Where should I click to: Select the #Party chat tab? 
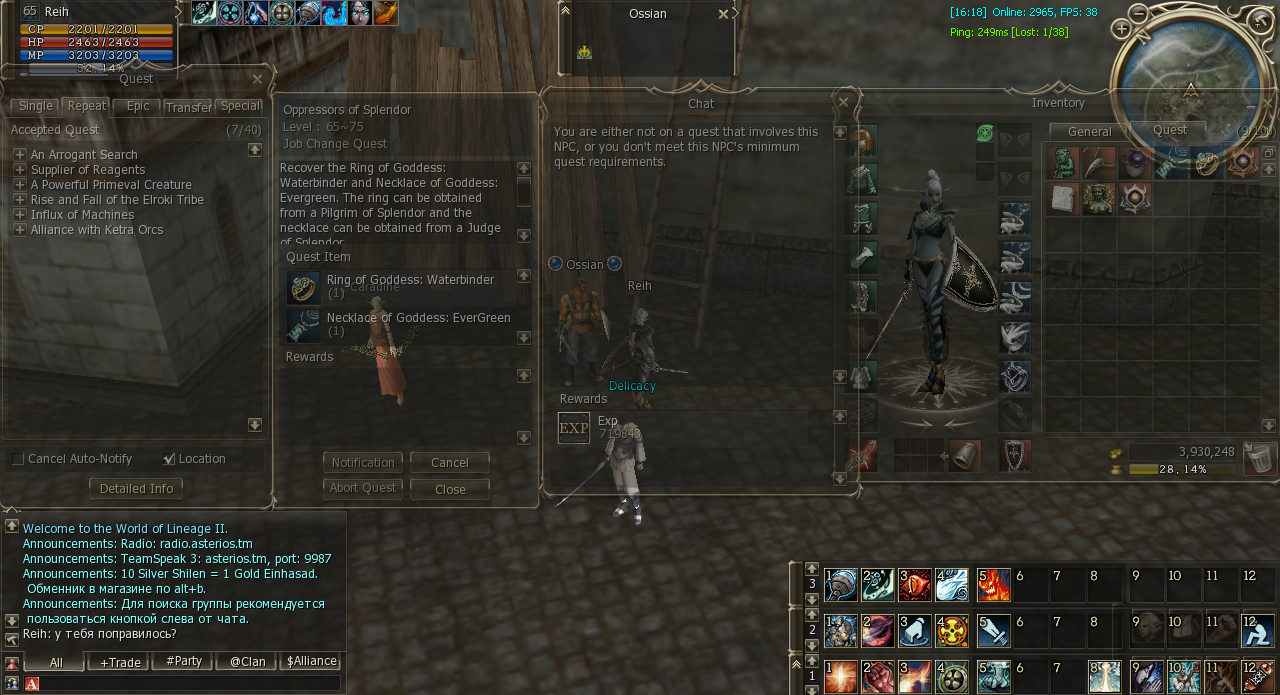pyautogui.click(x=182, y=661)
